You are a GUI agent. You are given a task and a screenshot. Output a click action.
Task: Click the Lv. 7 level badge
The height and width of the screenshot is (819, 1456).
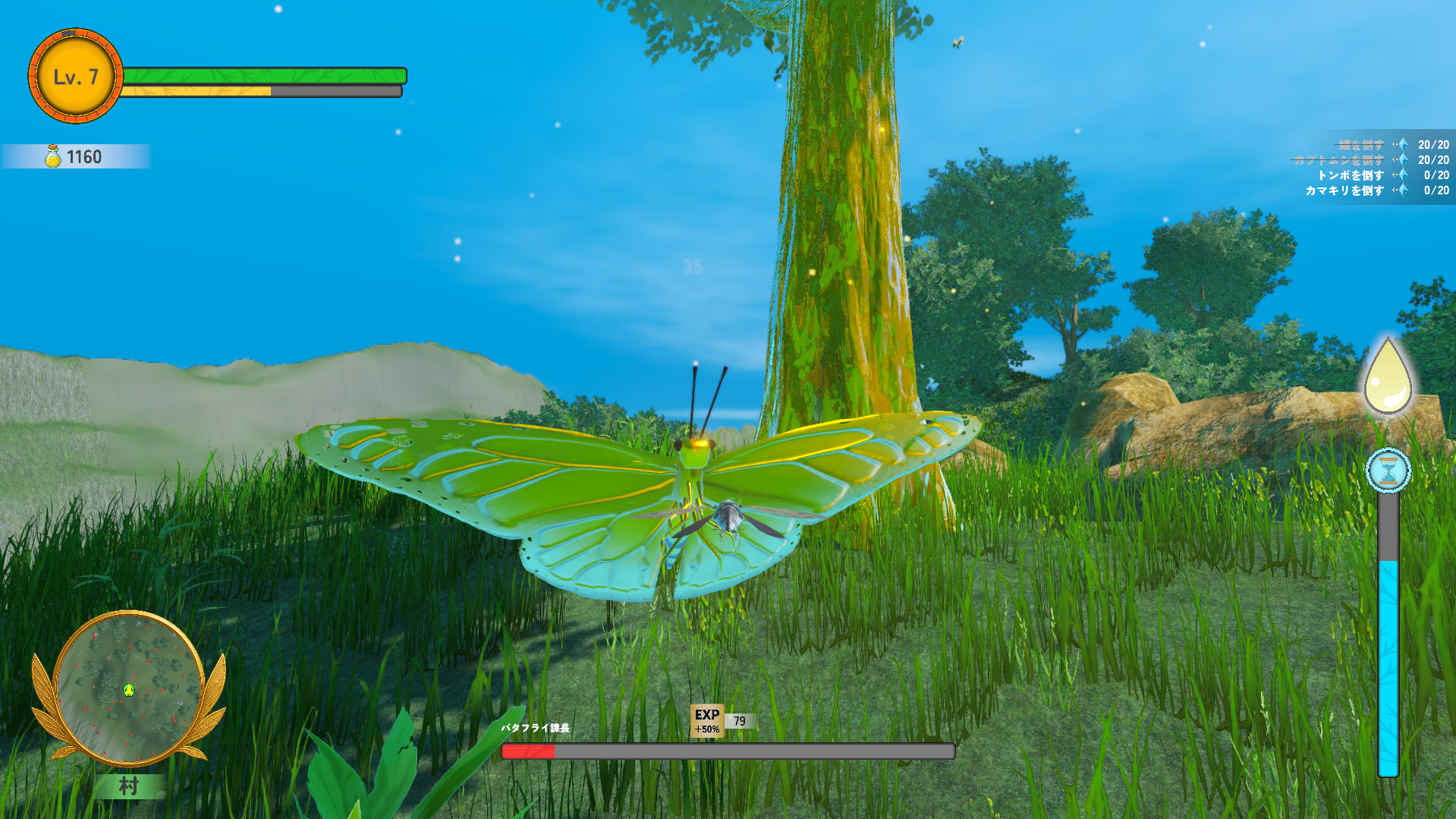coord(75,77)
